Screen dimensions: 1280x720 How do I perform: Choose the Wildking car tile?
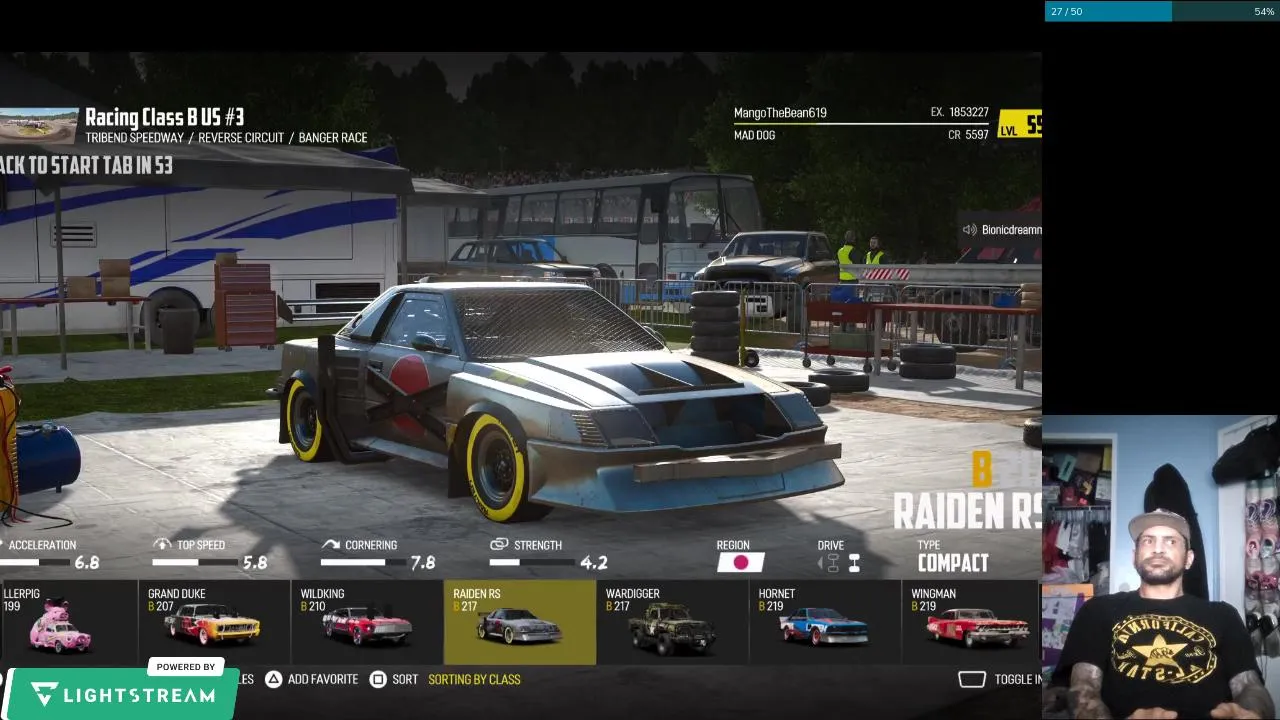366,622
